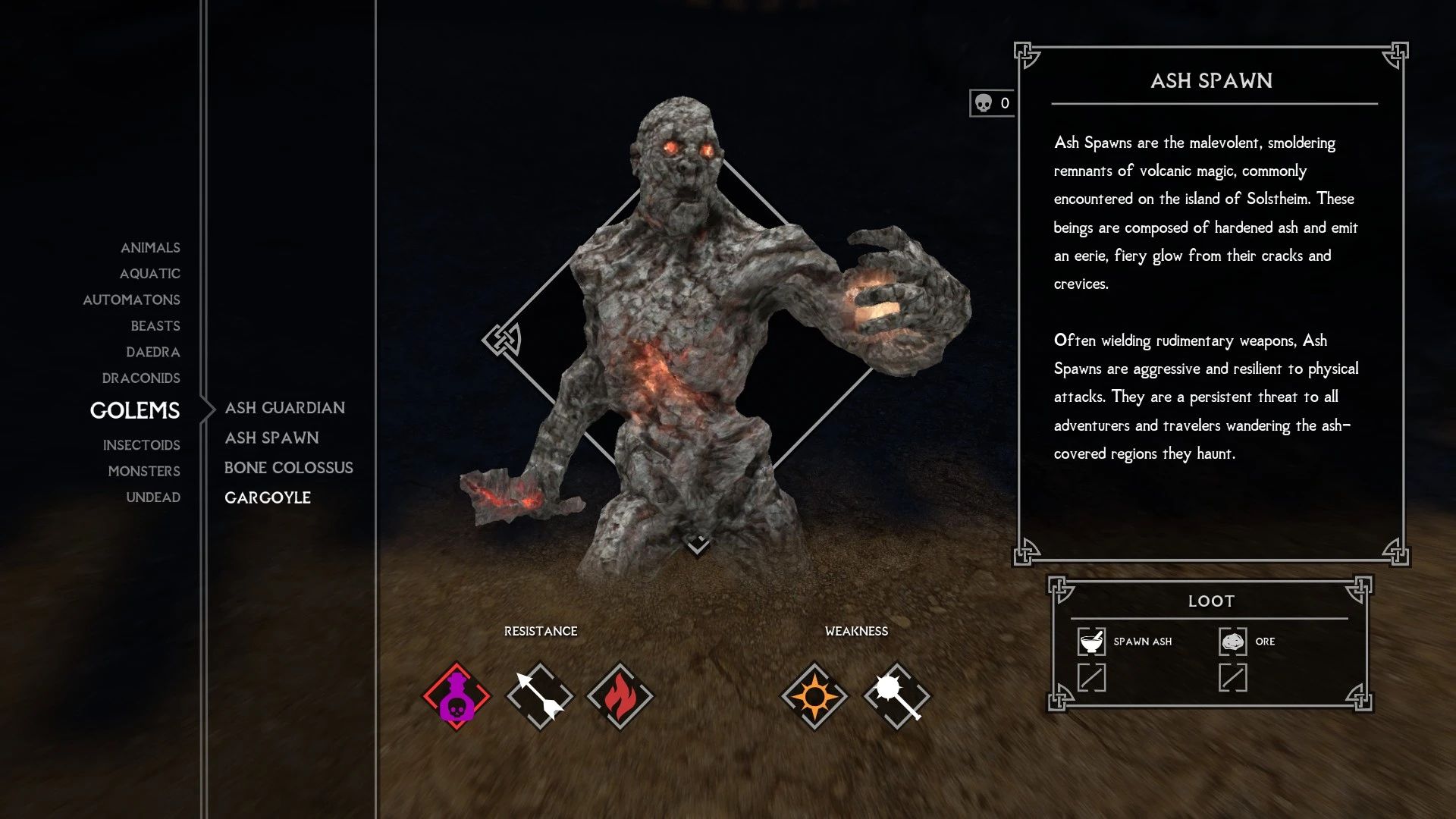Click the skull kill counter icon

(x=984, y=103)
